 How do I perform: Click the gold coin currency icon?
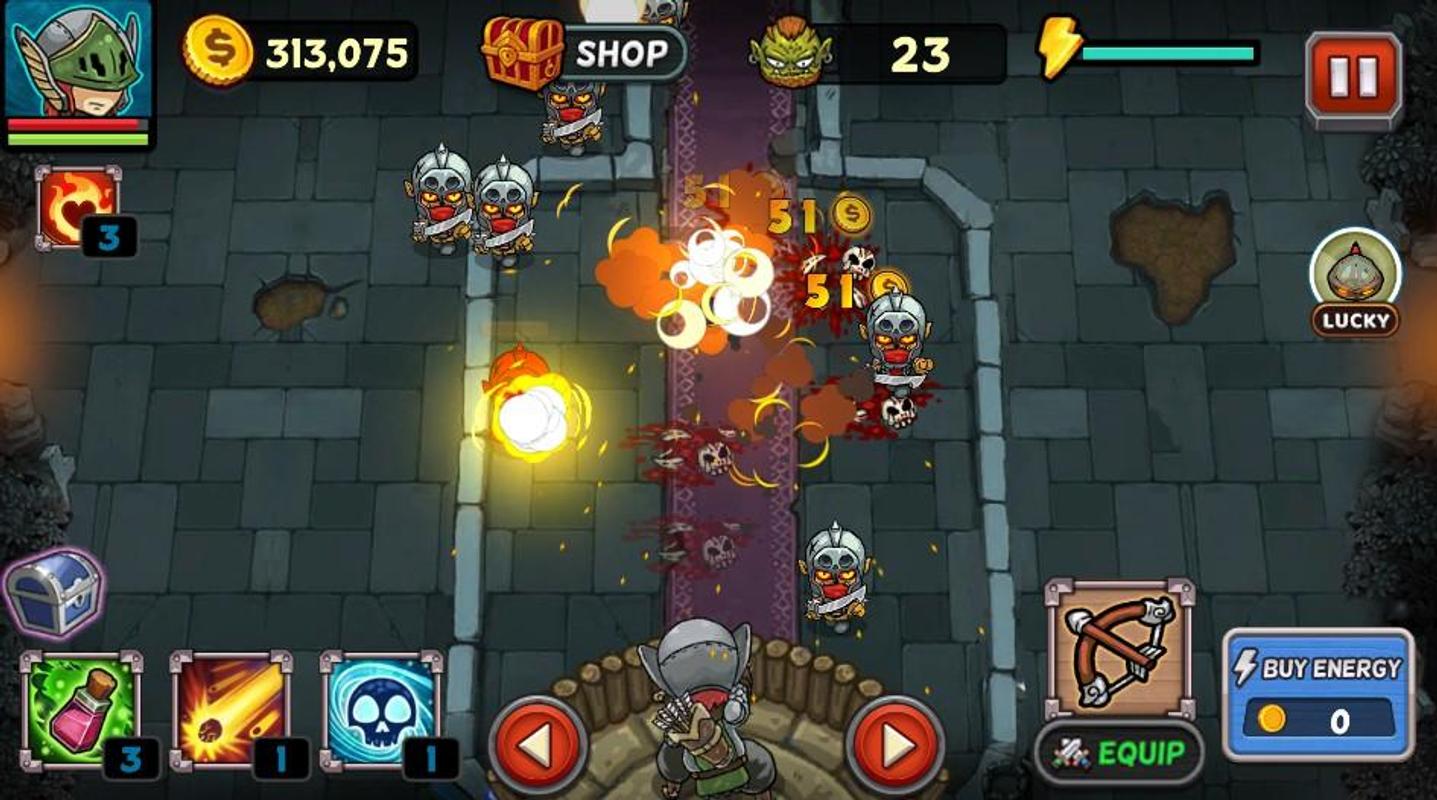(217, 50)
